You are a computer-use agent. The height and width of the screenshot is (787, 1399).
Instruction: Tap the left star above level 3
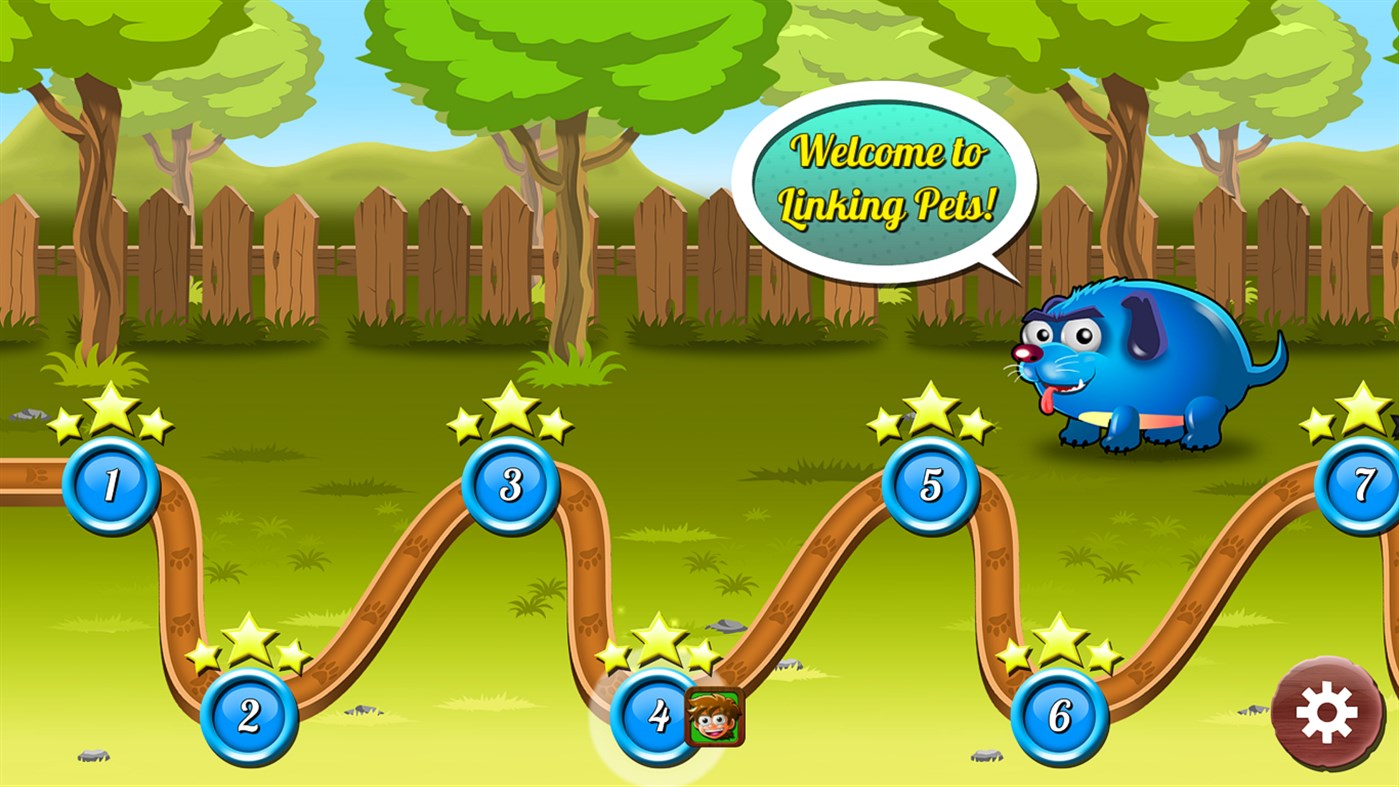[x=467, y=424]
